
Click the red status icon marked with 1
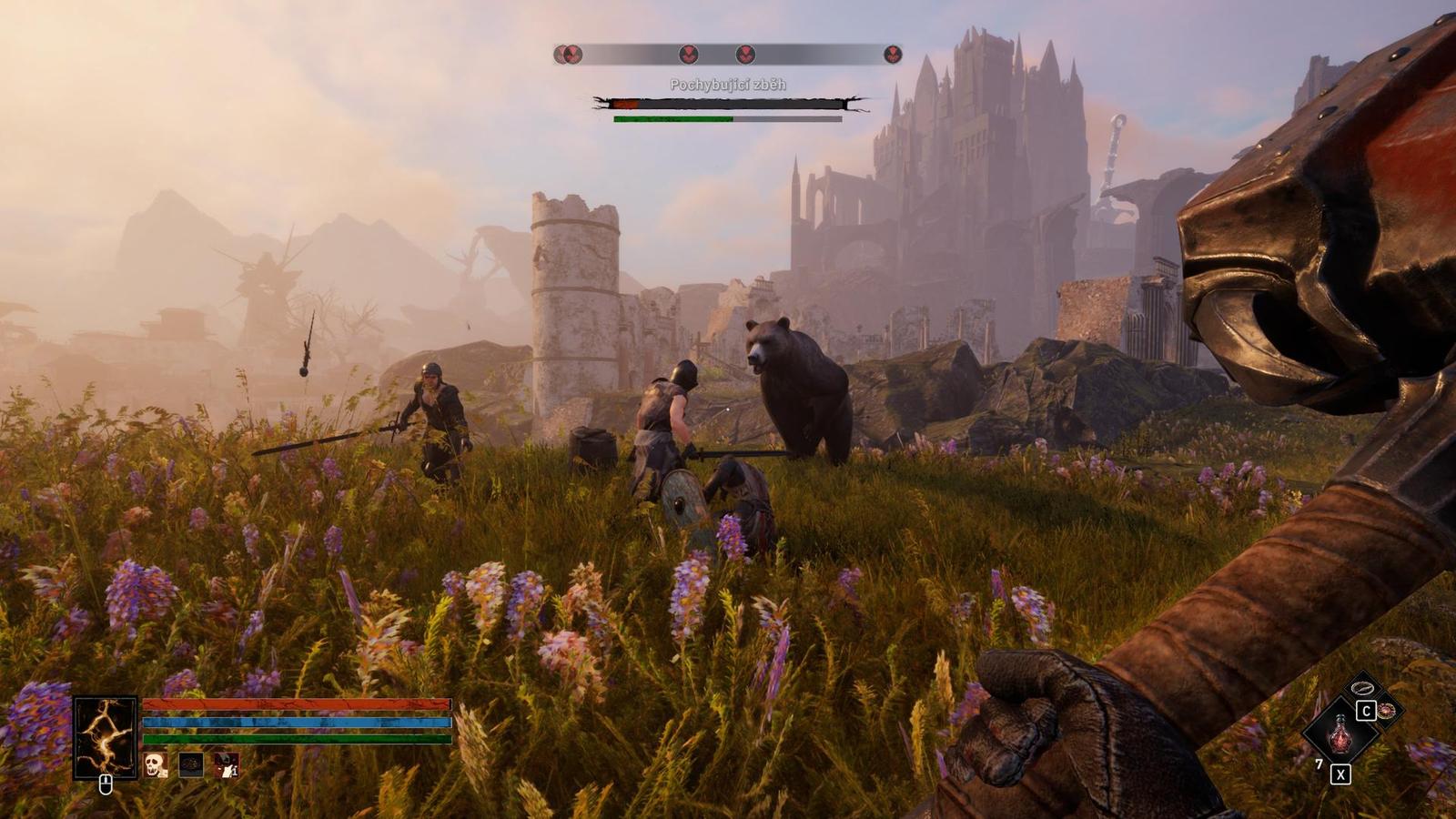coord(227,764)
